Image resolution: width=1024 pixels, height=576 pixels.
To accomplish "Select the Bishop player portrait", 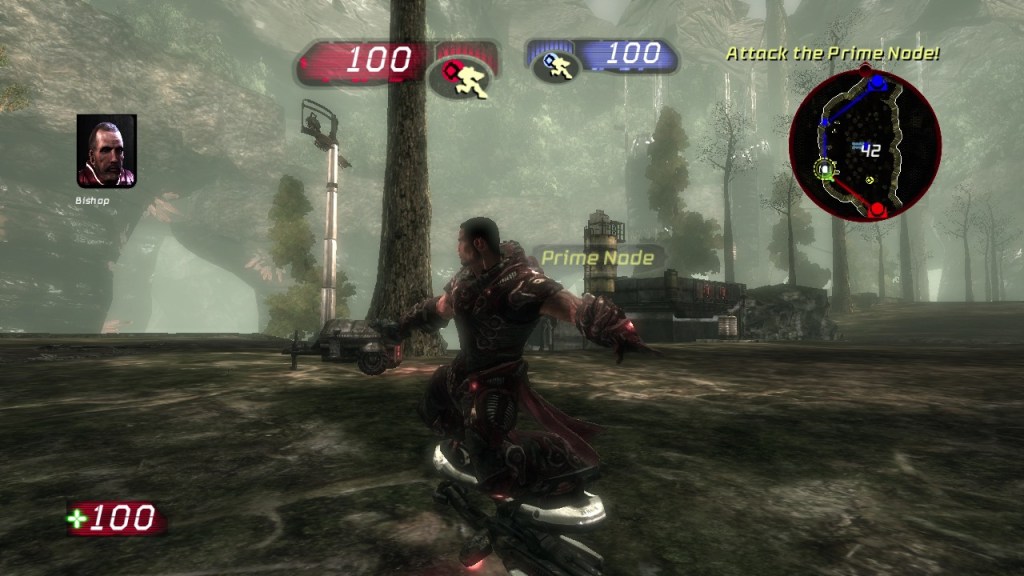I will point(106,151).
